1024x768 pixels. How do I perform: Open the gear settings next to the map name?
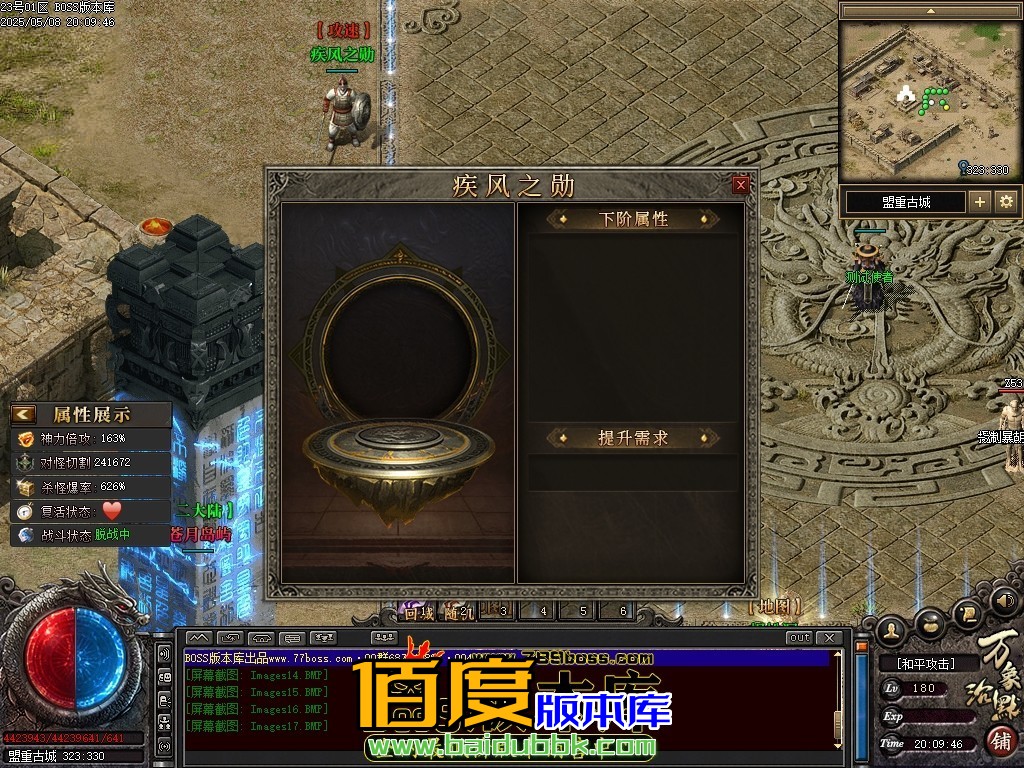pyautogui.click(x=1006, y=202)
